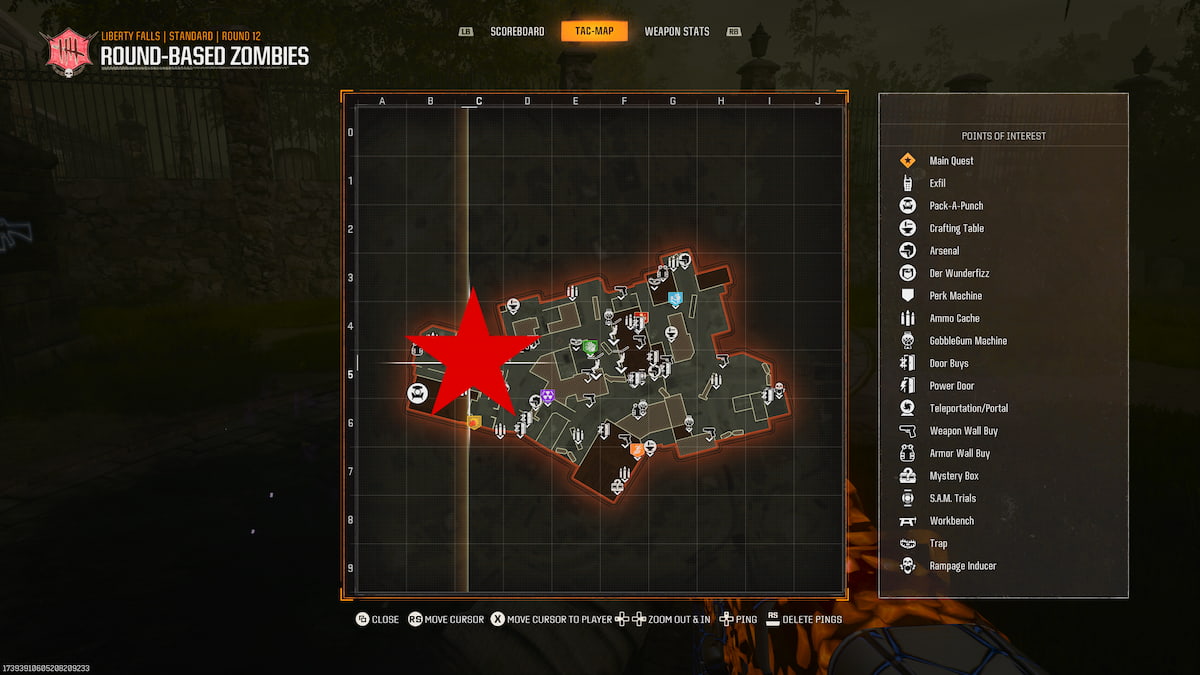Select the large round white marker at map's west edge
The width and height of the screenshot is (1200, 675).
pos(417,393)
